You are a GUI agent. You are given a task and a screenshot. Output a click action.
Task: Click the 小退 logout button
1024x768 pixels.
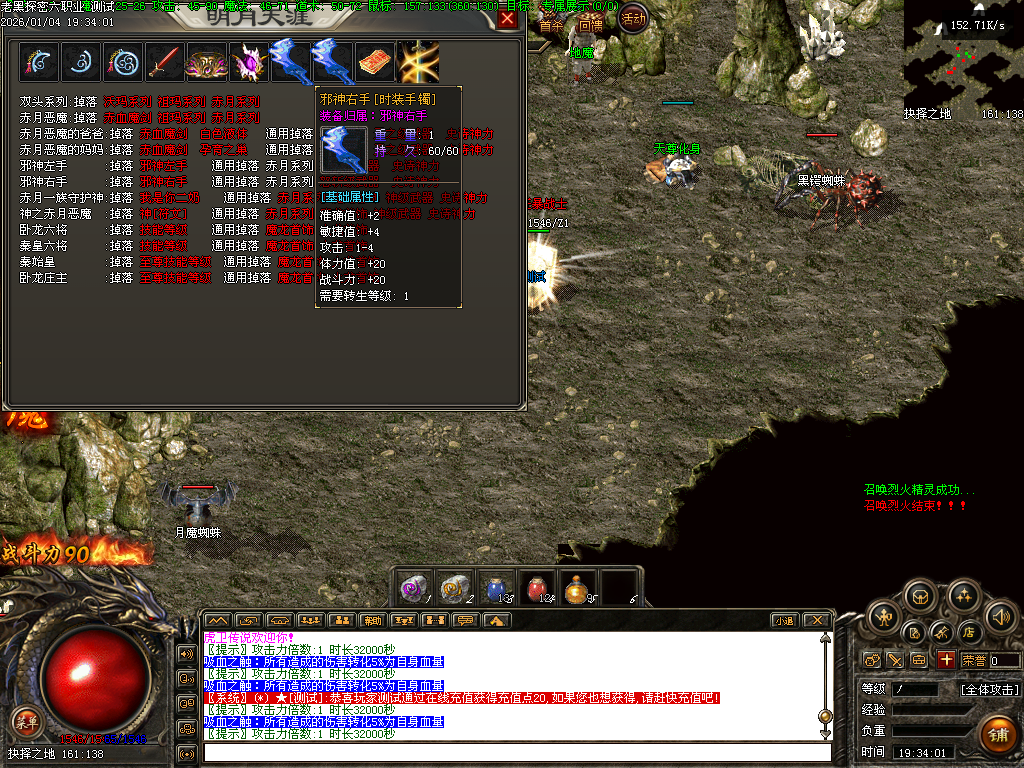coord(784,620)
